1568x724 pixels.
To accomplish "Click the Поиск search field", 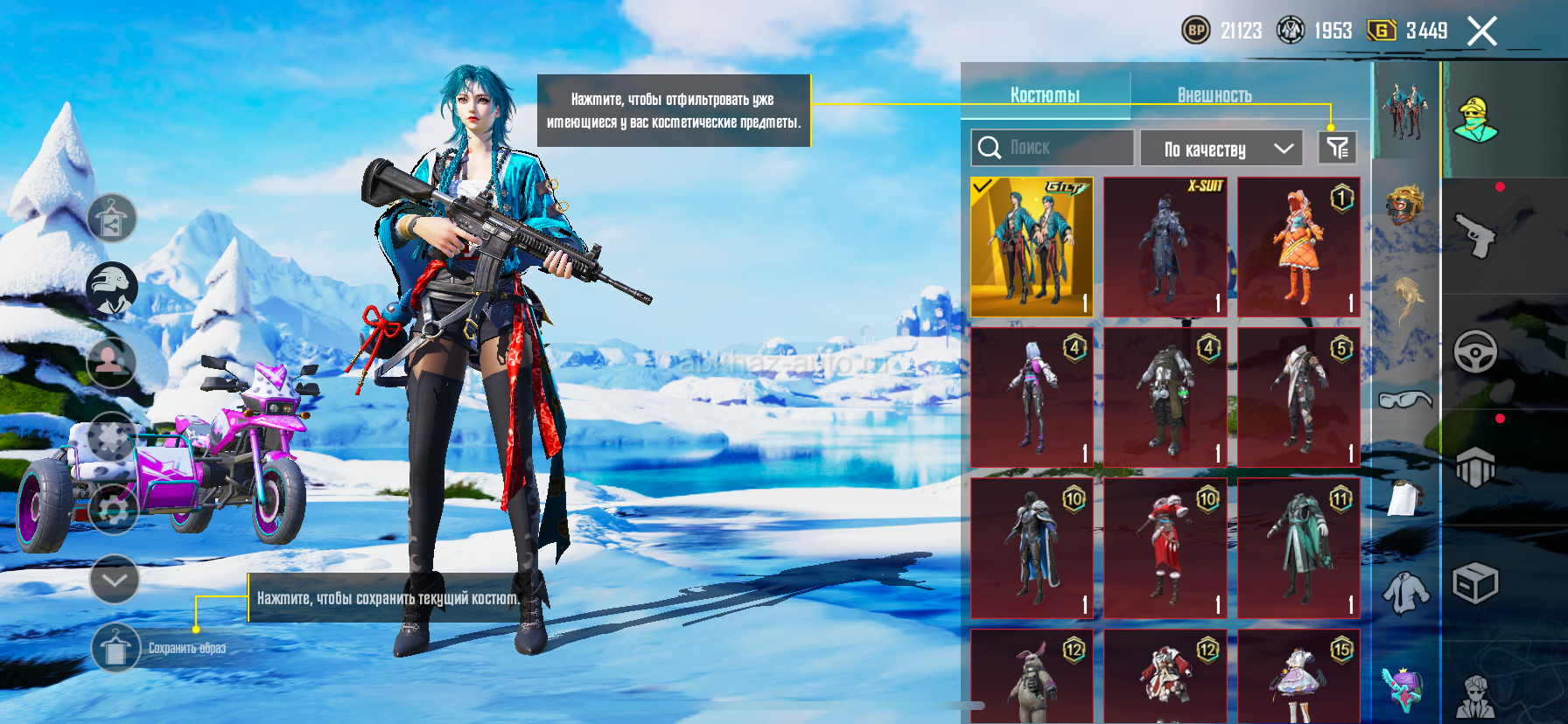I will [x=1052, y=148].
